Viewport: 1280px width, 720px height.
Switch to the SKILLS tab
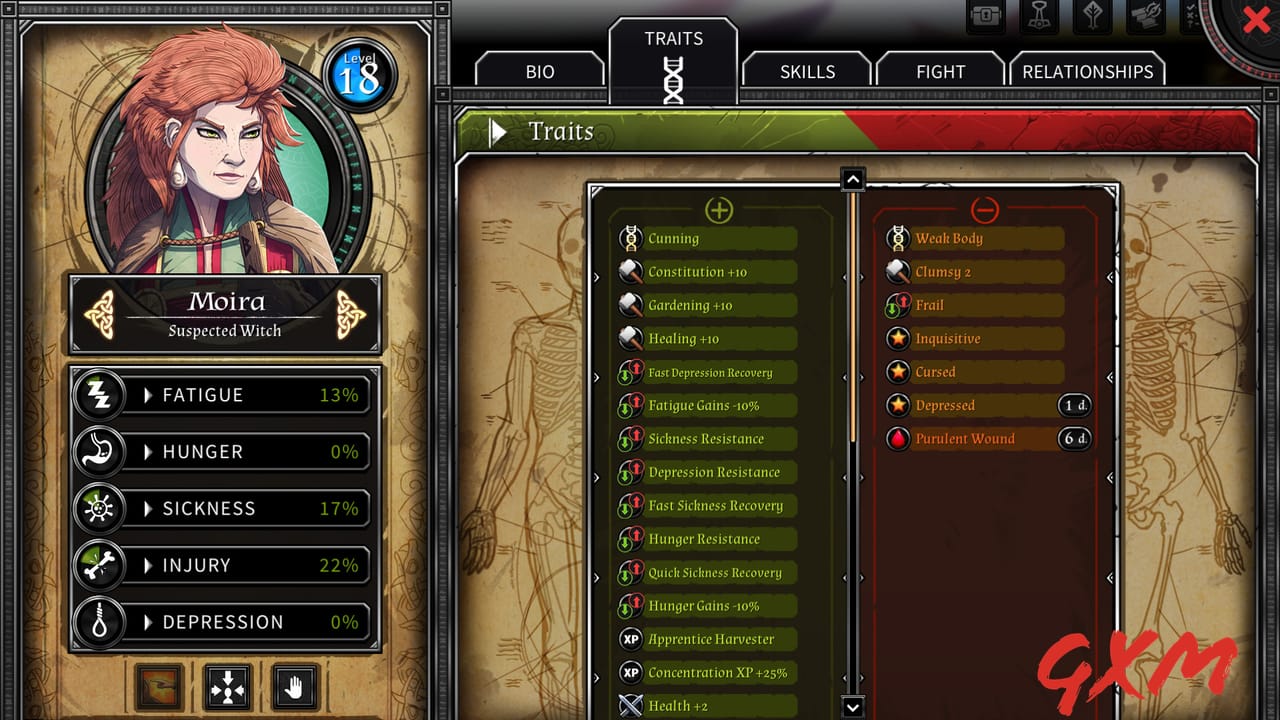807,71
